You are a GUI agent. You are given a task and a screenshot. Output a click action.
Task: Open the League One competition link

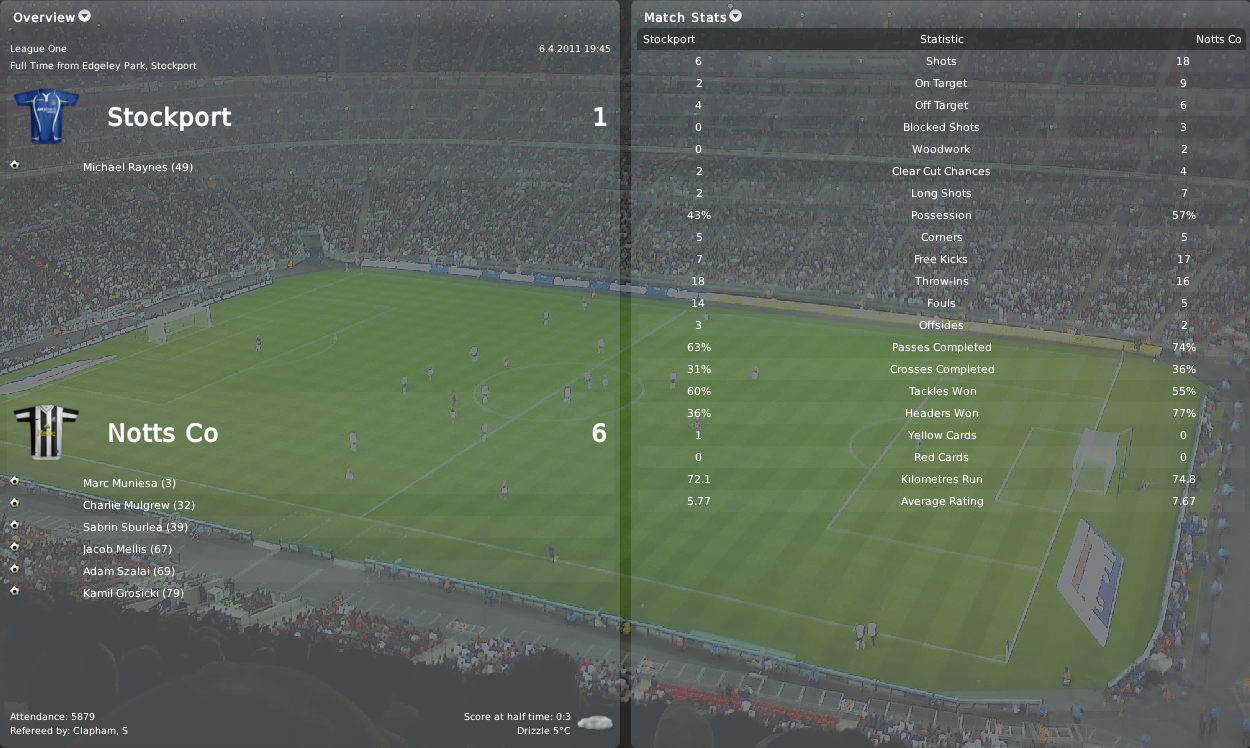coord(38,48)
